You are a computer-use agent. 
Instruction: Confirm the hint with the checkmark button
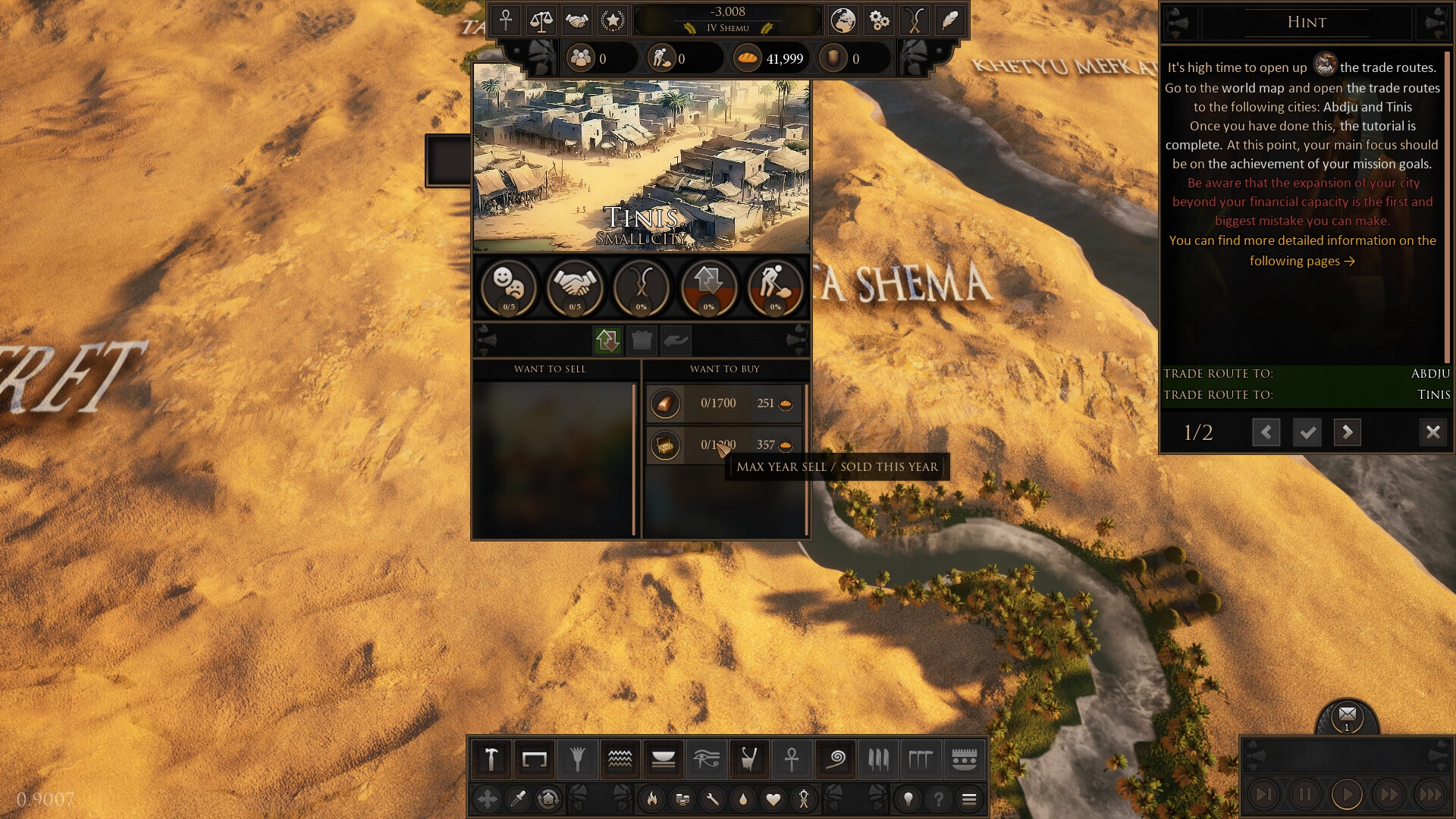click(1307, 432)
